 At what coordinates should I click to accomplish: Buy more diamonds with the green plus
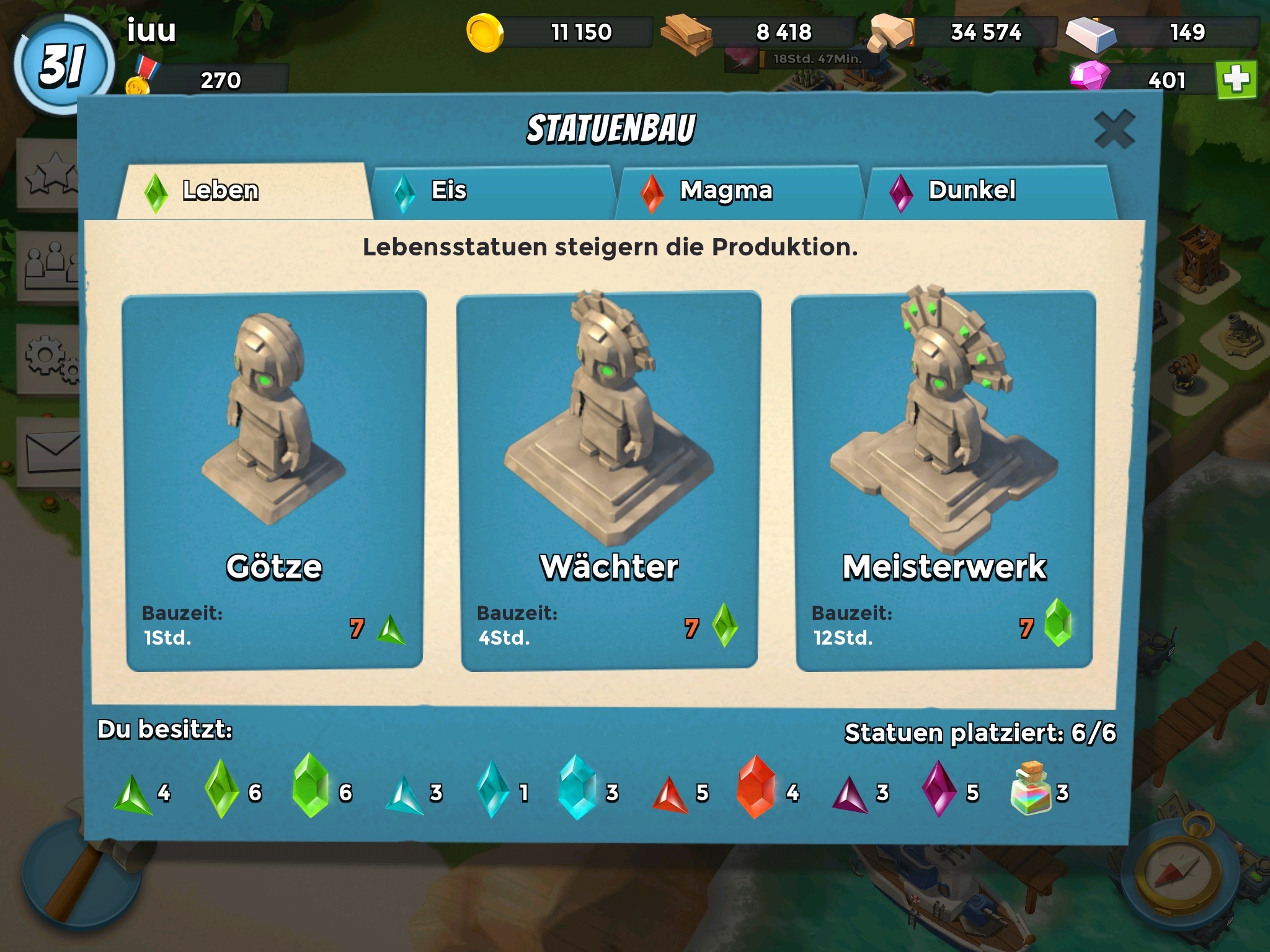pyautogui.click(x=1236, y=80)
